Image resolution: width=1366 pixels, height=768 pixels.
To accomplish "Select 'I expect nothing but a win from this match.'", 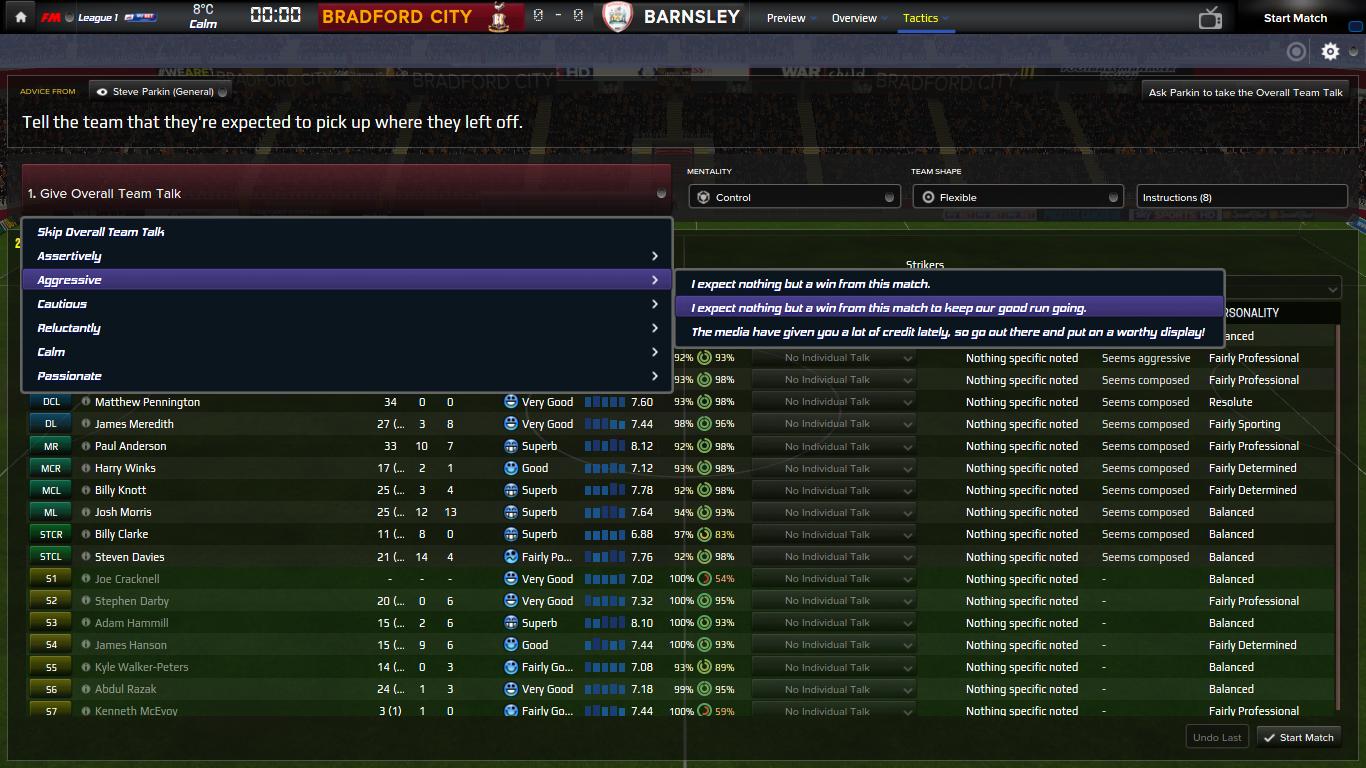I will pos(810,284).
